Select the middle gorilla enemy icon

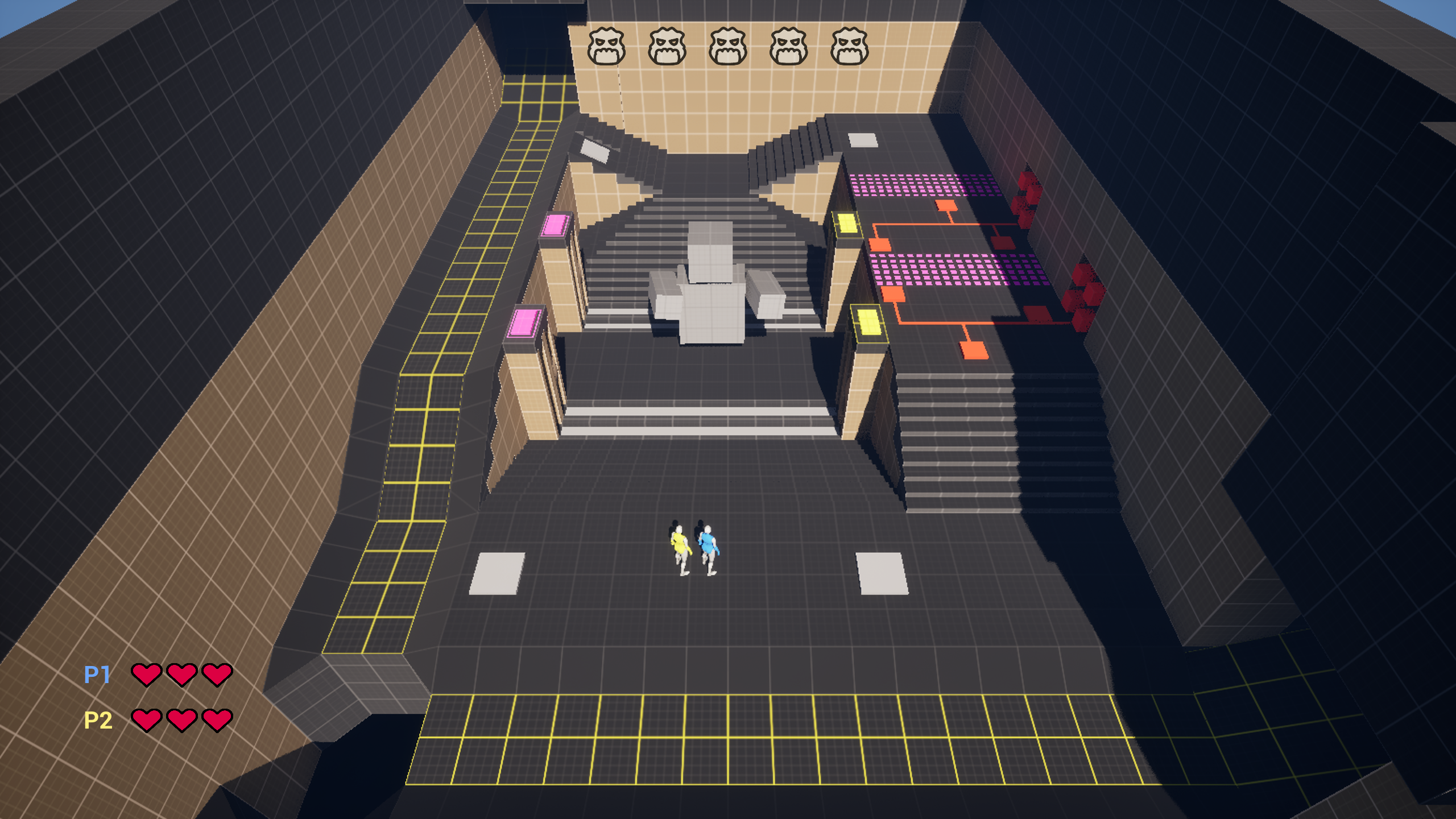click(729, 44)
